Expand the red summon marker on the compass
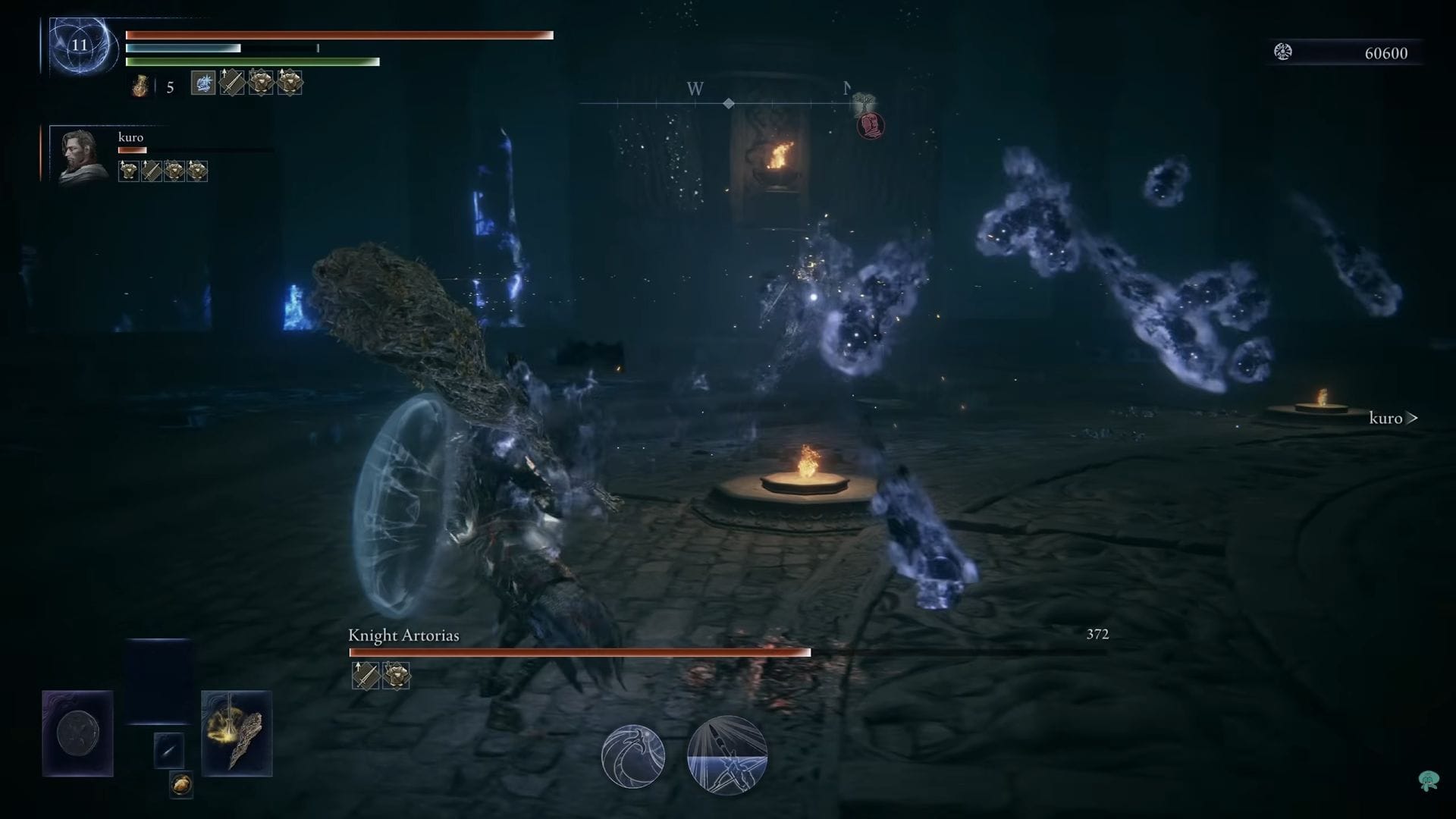Screen dimensions: 1456x819 870,124
